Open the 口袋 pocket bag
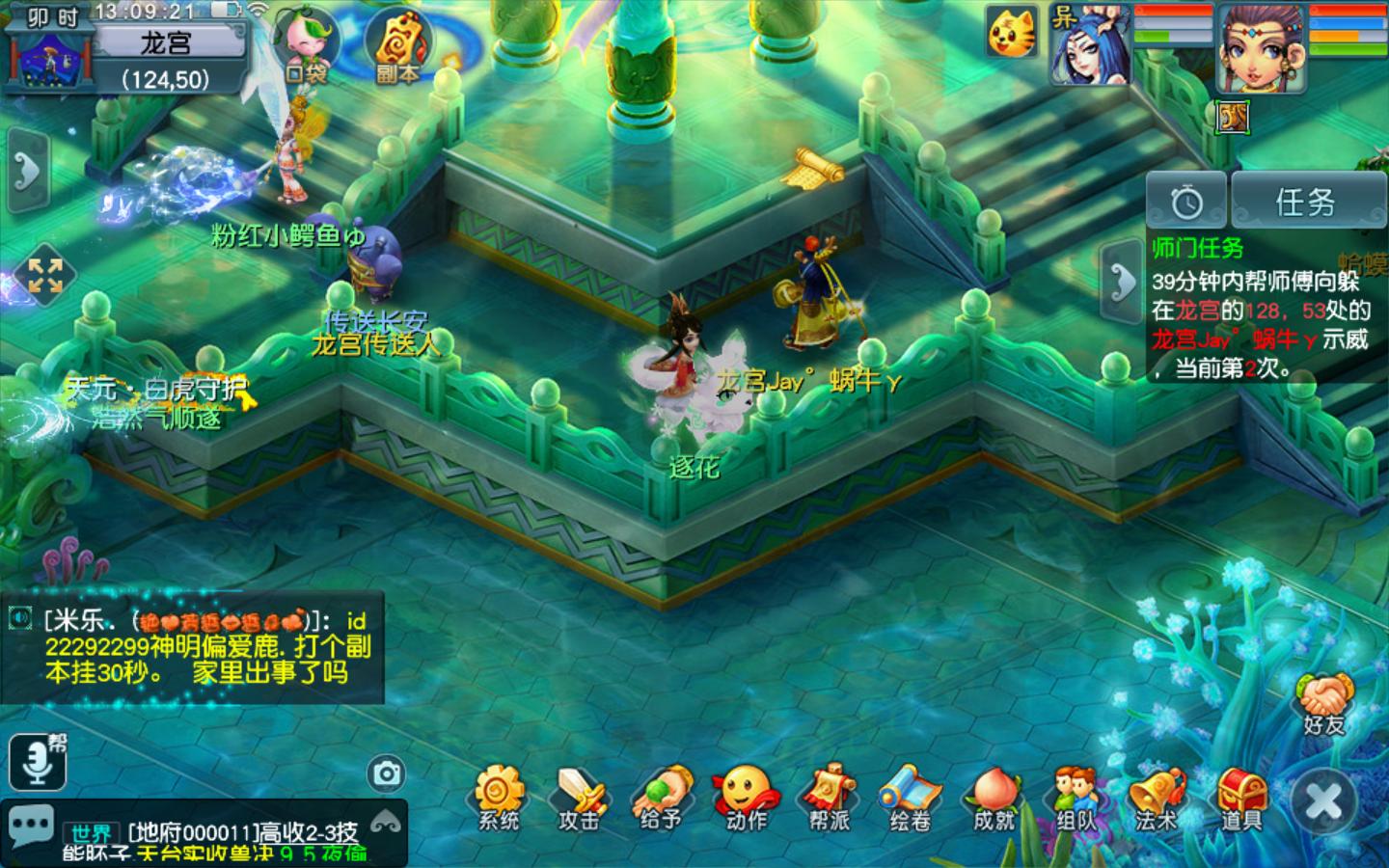 (307, 48)
